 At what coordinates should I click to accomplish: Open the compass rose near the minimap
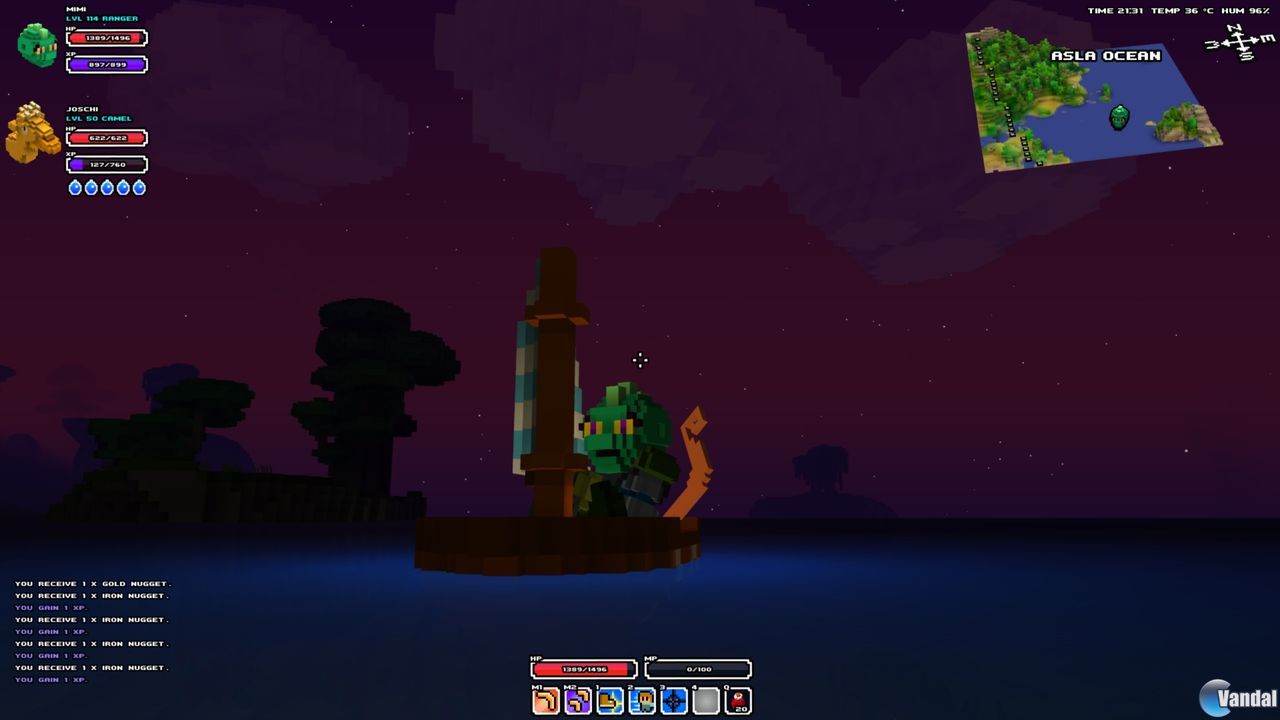(1240, 44)
